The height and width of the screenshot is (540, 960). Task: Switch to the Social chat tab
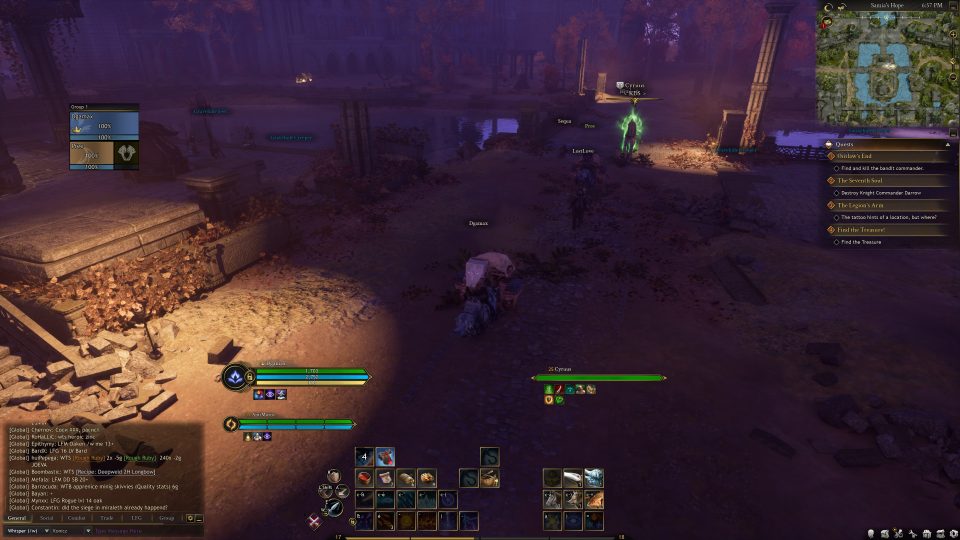48,518
